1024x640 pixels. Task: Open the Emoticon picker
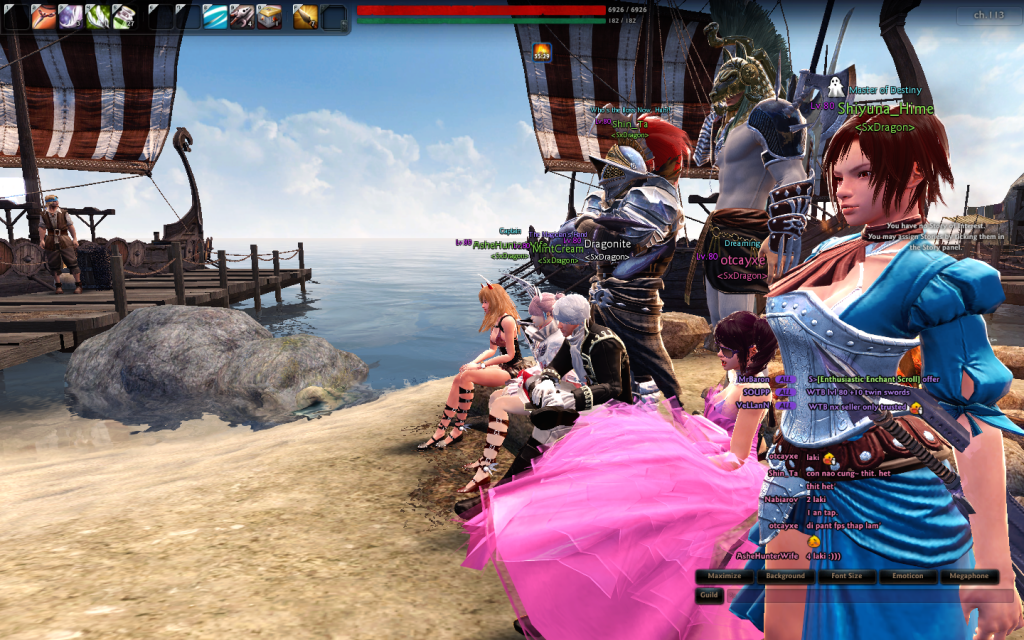tap(909, 576)
